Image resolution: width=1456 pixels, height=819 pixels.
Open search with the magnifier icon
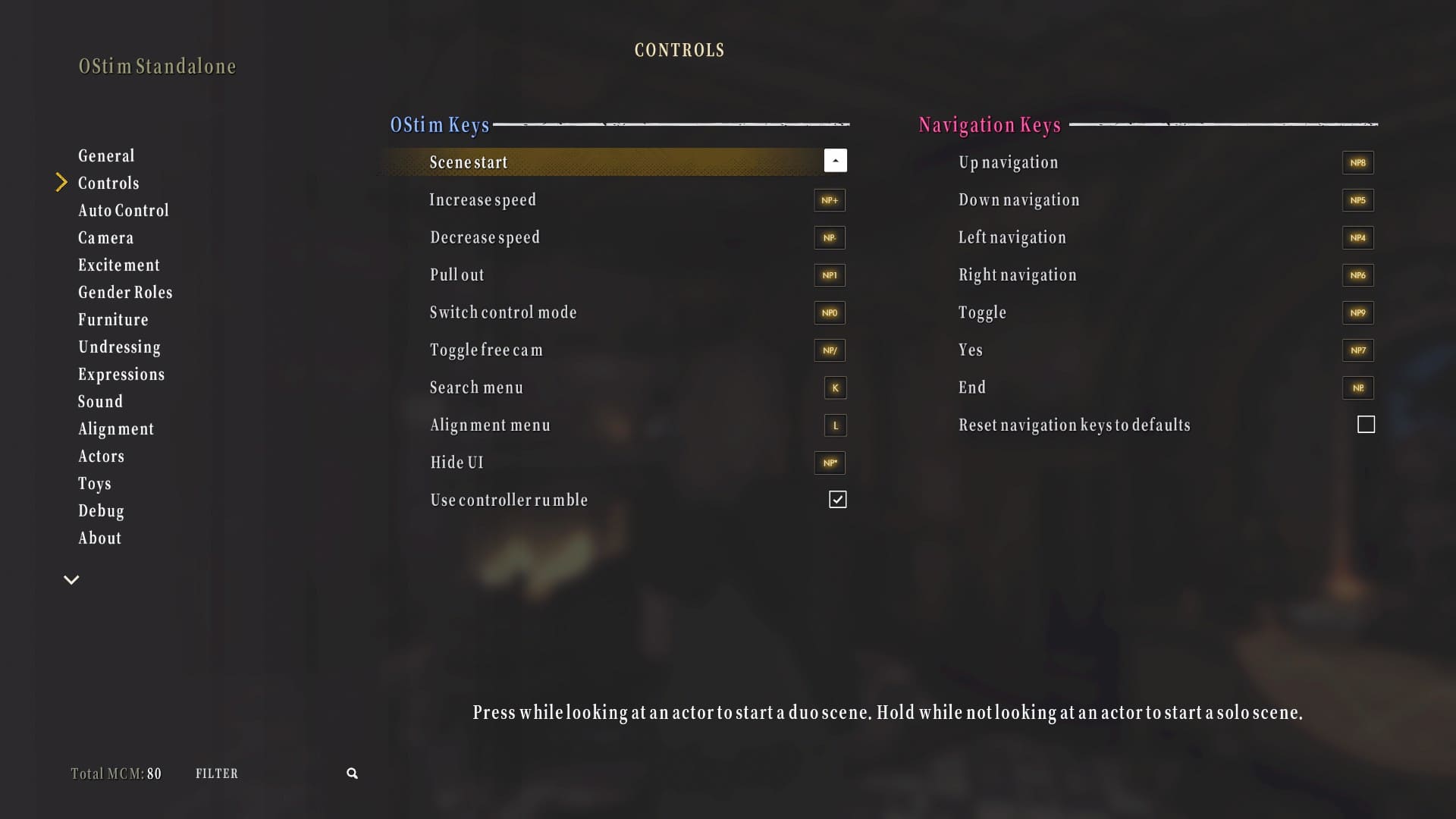pos(351,773)
